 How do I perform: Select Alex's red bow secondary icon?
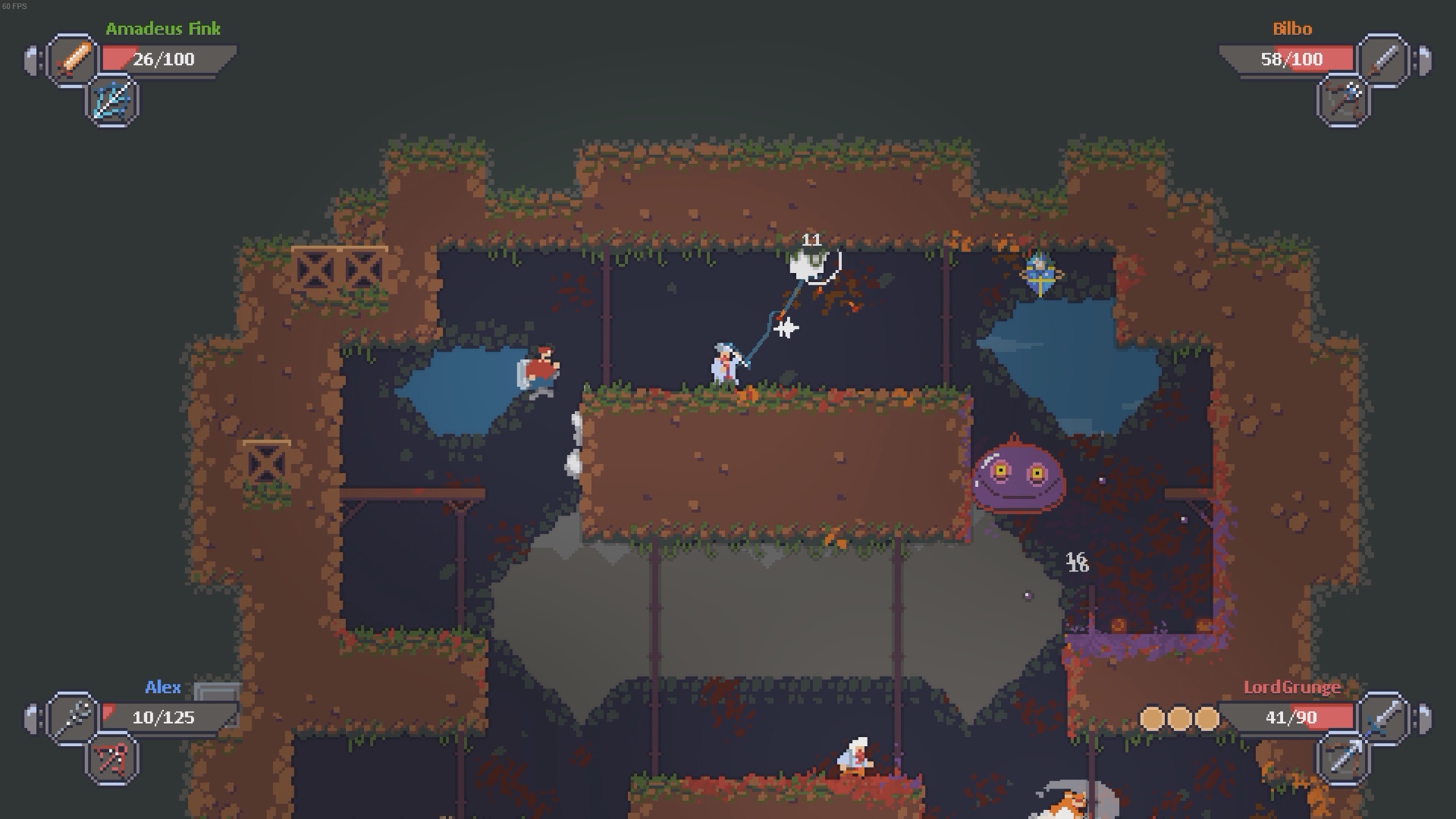click(x=111, y=759)
